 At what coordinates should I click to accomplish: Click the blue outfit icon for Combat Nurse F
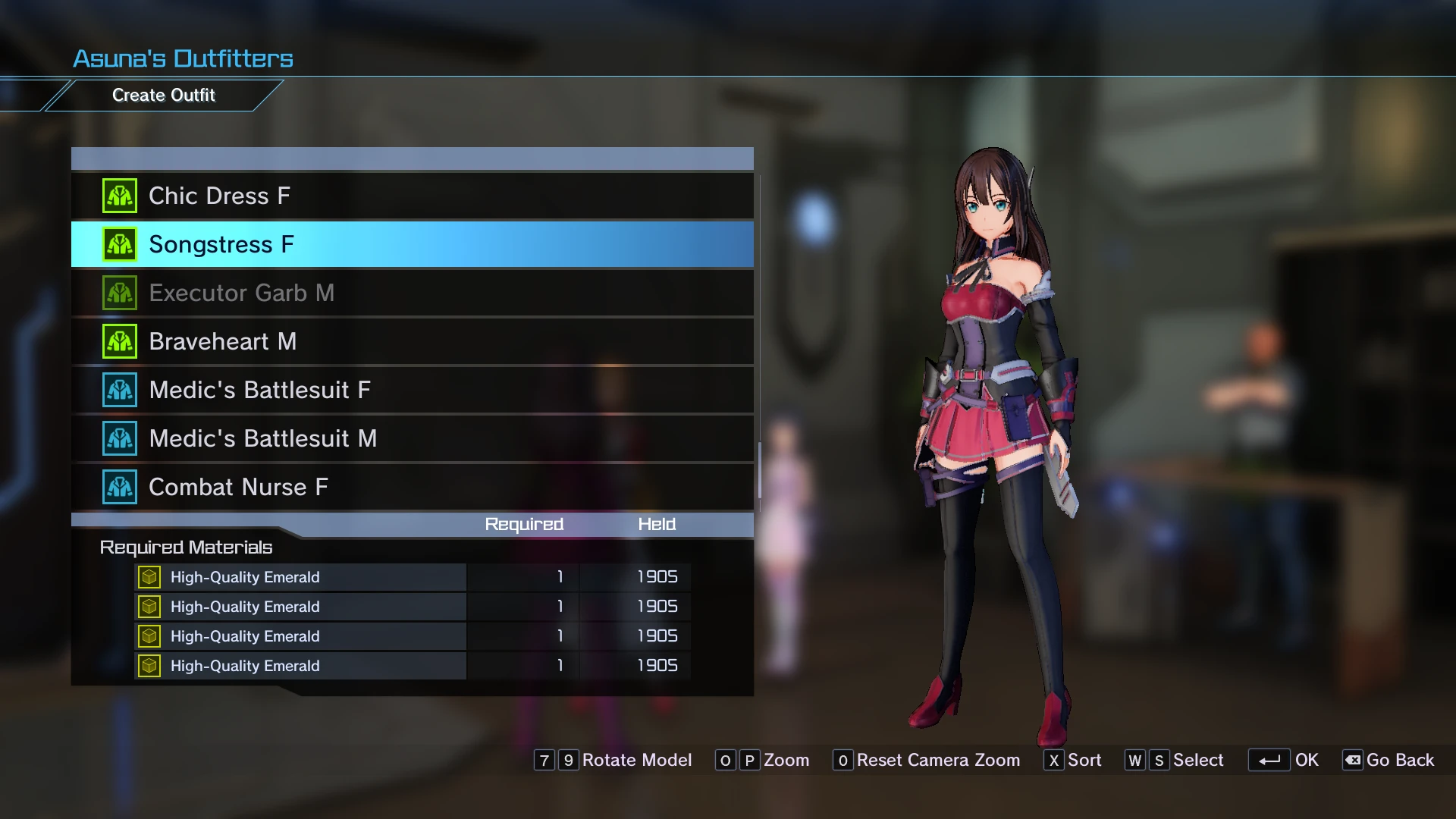tap(119, 487)
